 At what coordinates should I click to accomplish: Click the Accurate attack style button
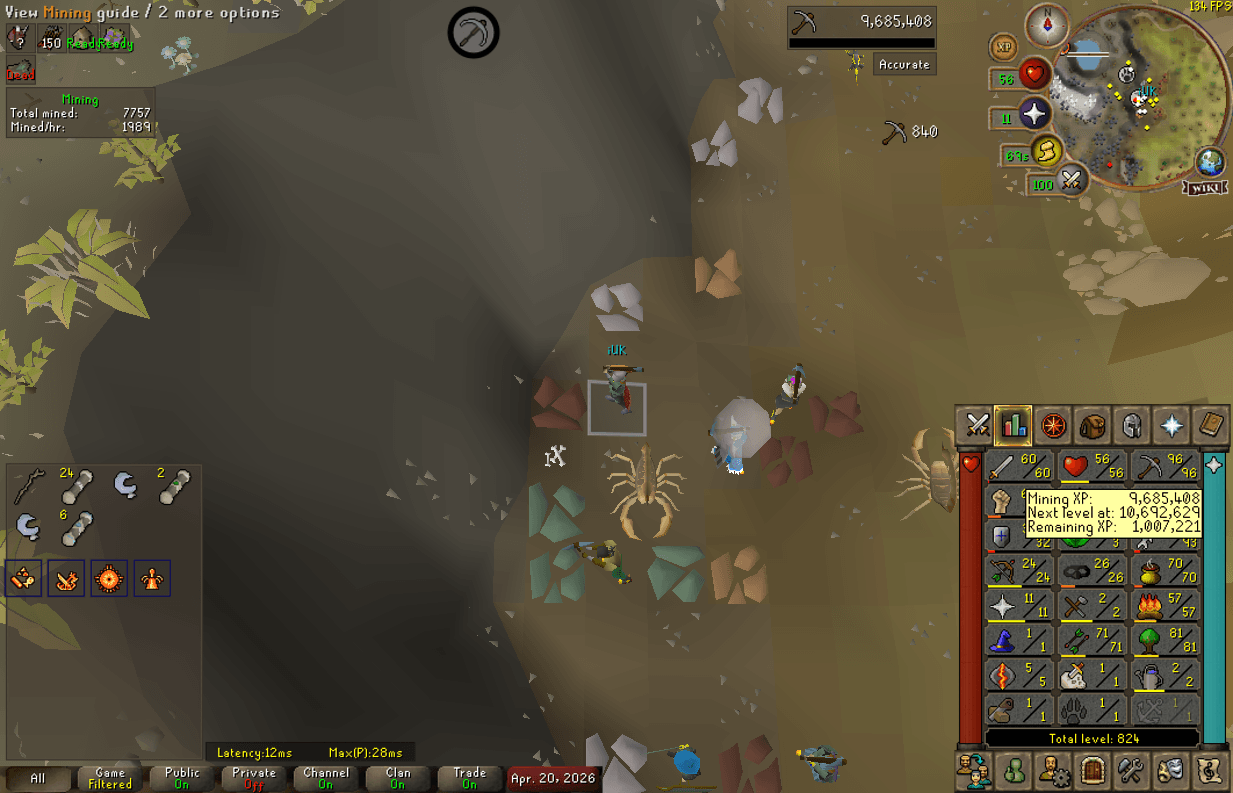point(904,64)
